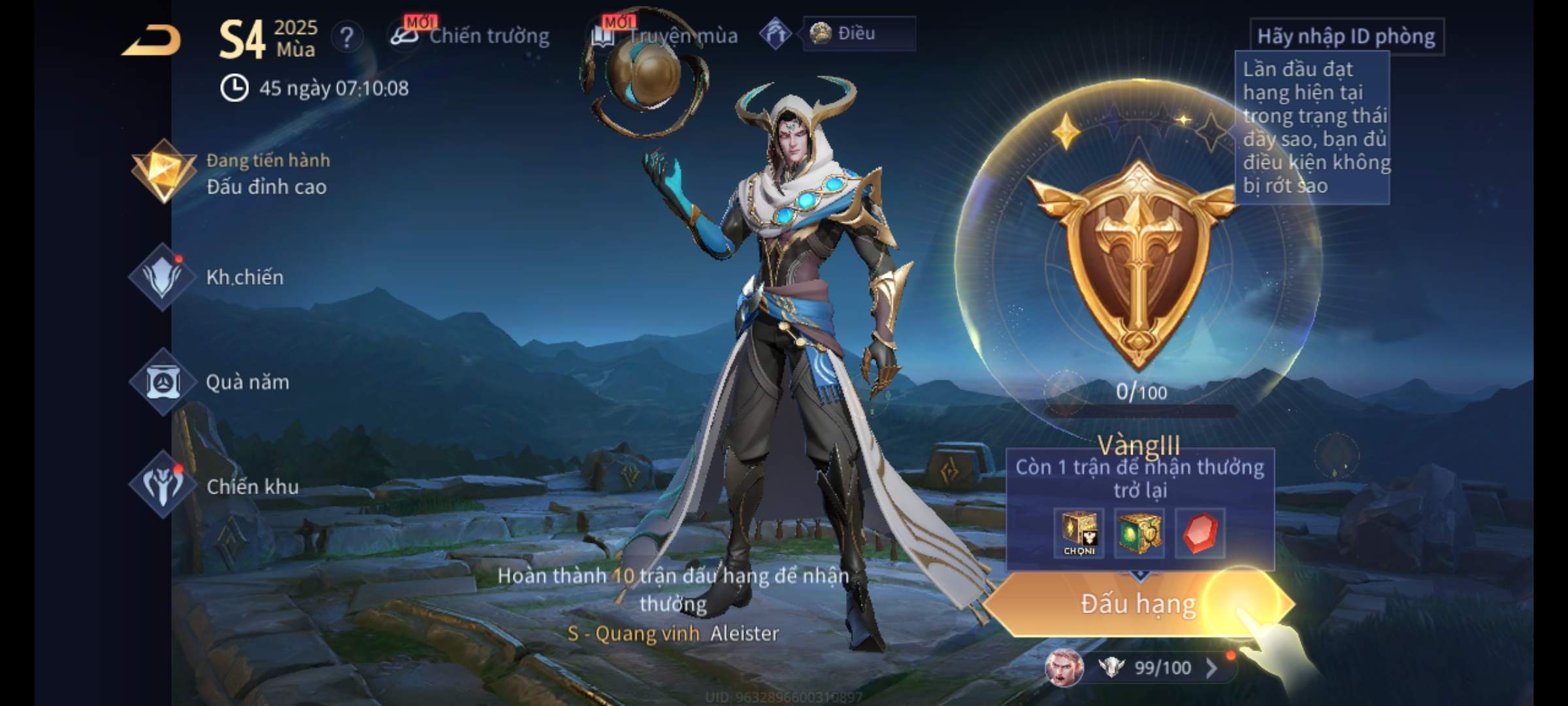Go back with the return arrow
Screen dimensions: 1568x706
[x=152, y=41]
